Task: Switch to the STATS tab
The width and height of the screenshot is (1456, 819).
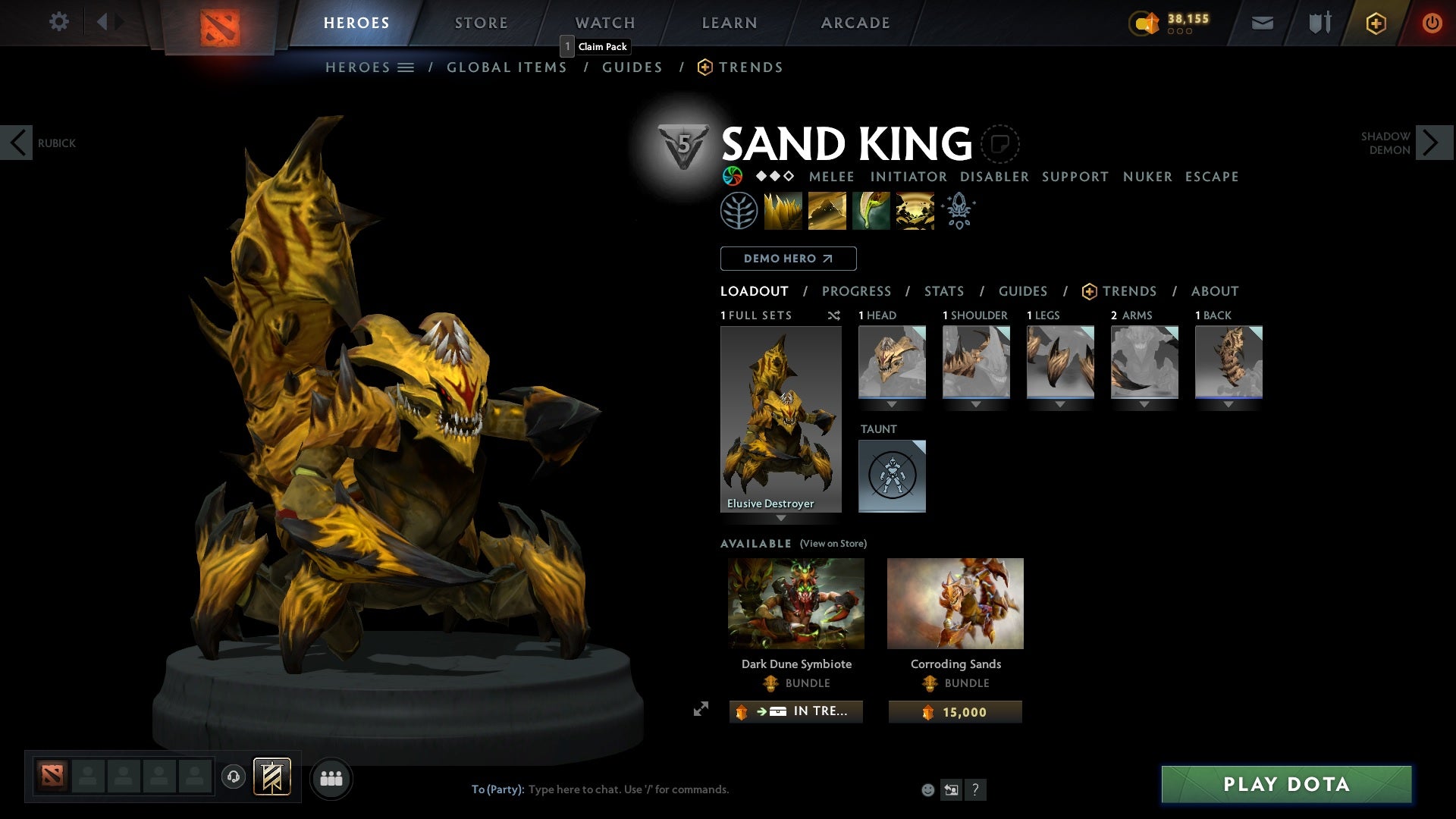Action: [x=943, y=291]
